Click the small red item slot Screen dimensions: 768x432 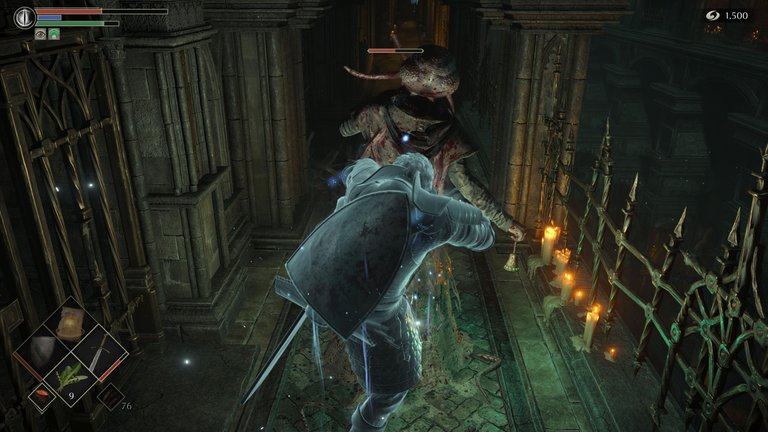42,395
